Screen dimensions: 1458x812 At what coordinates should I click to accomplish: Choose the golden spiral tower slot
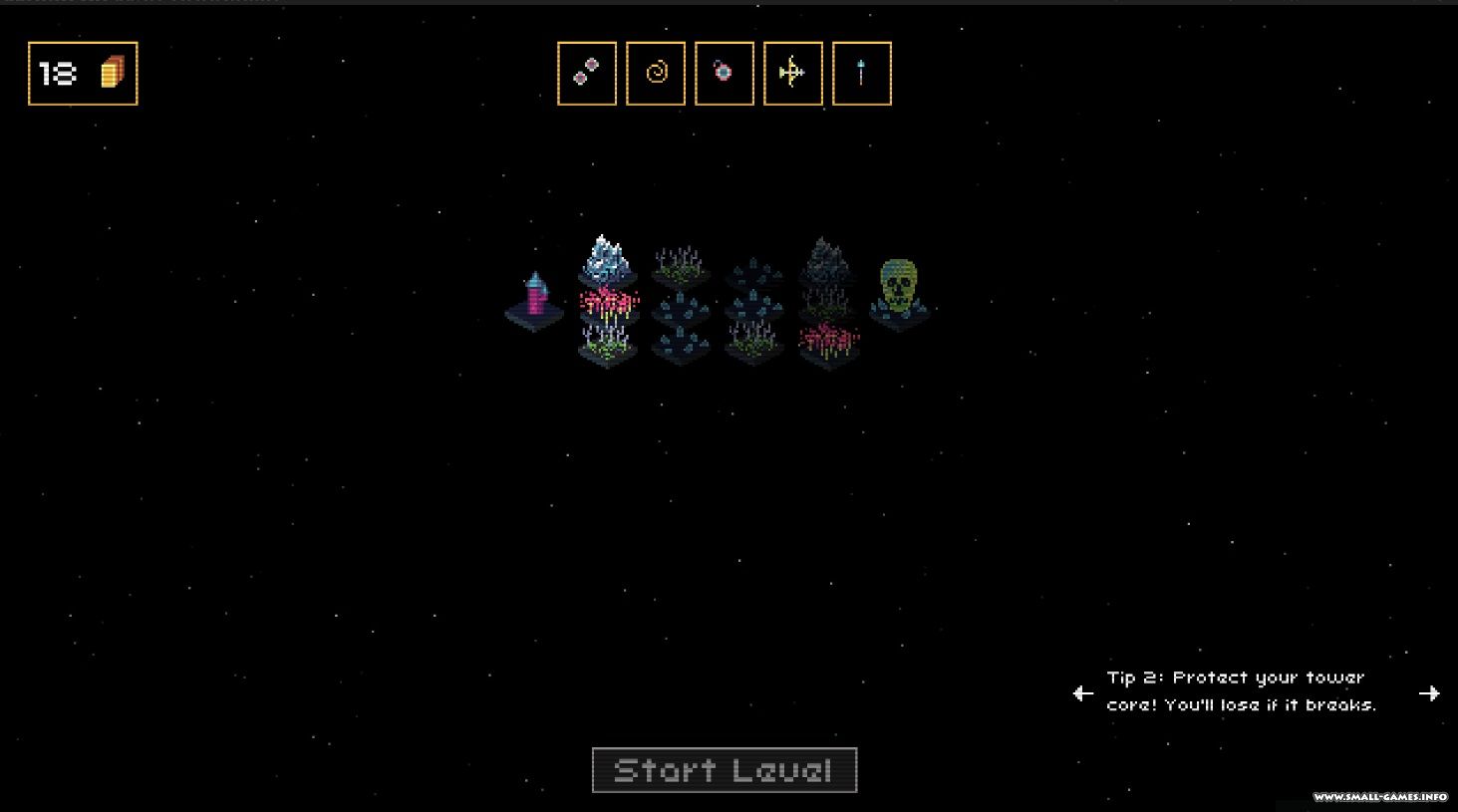(656, 73)
